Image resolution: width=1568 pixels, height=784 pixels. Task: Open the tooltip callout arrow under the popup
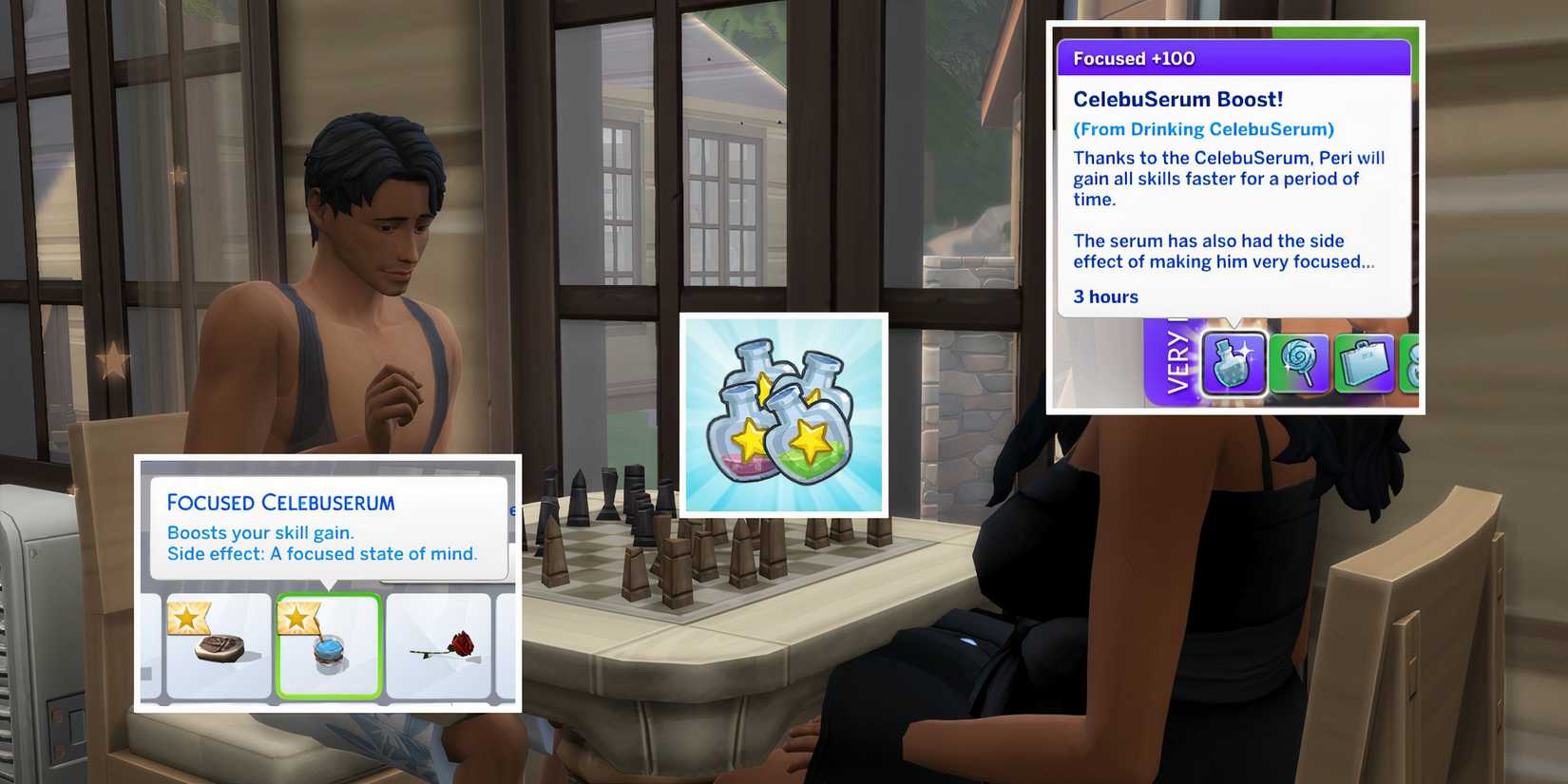pyautogui.click(x=1232, y=323)
